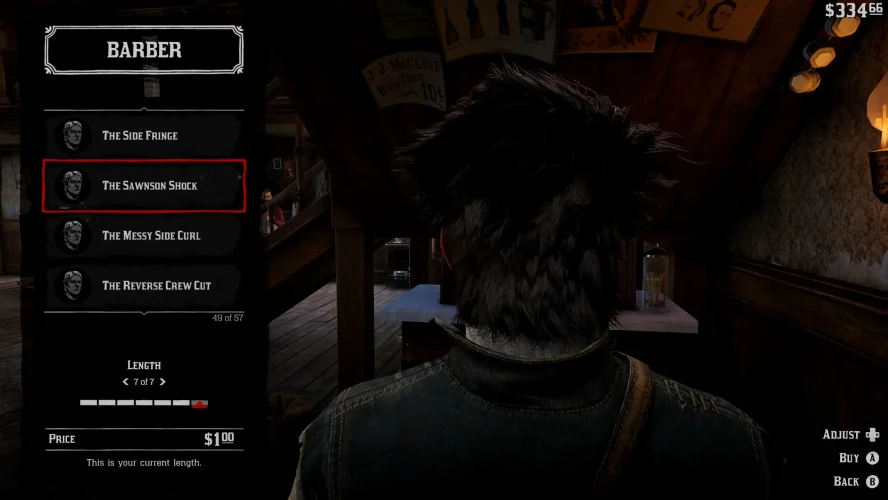Choose The Sawnson Shock hairstyle

(144, 186)
